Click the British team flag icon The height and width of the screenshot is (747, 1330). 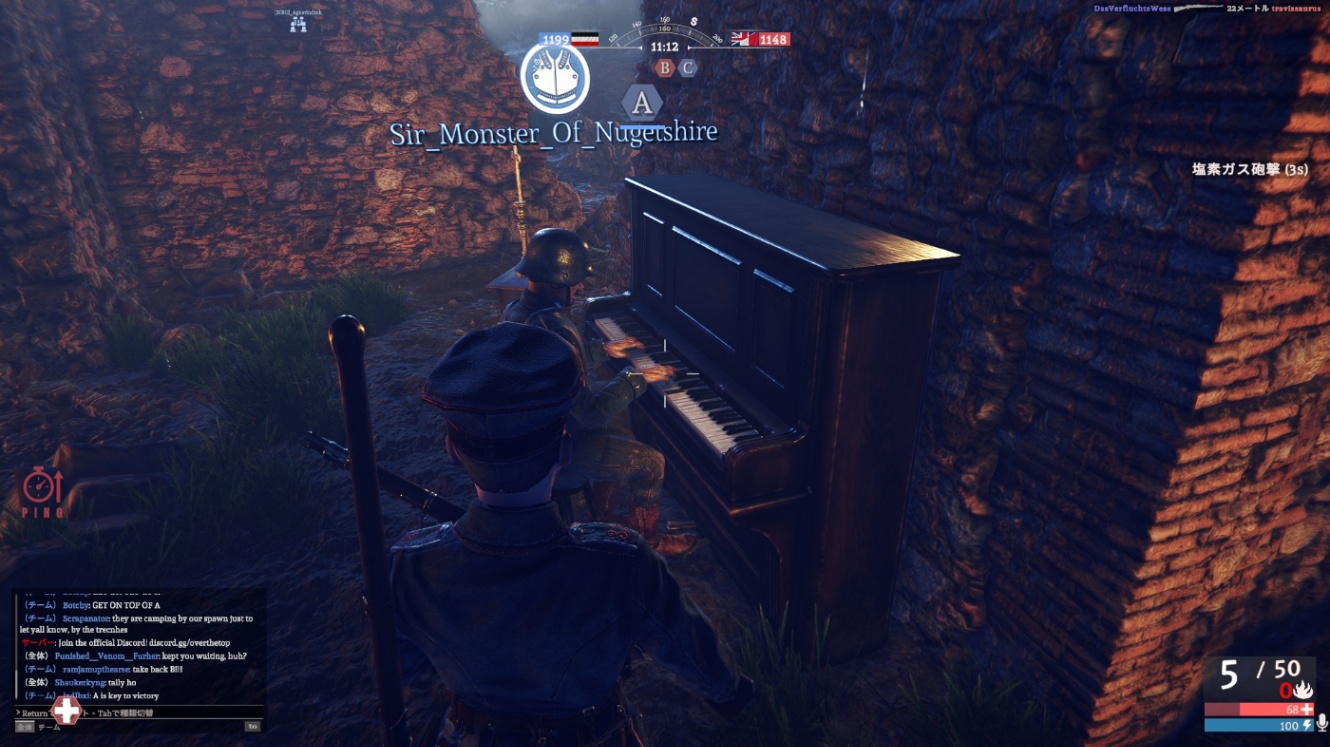point(743,39)
